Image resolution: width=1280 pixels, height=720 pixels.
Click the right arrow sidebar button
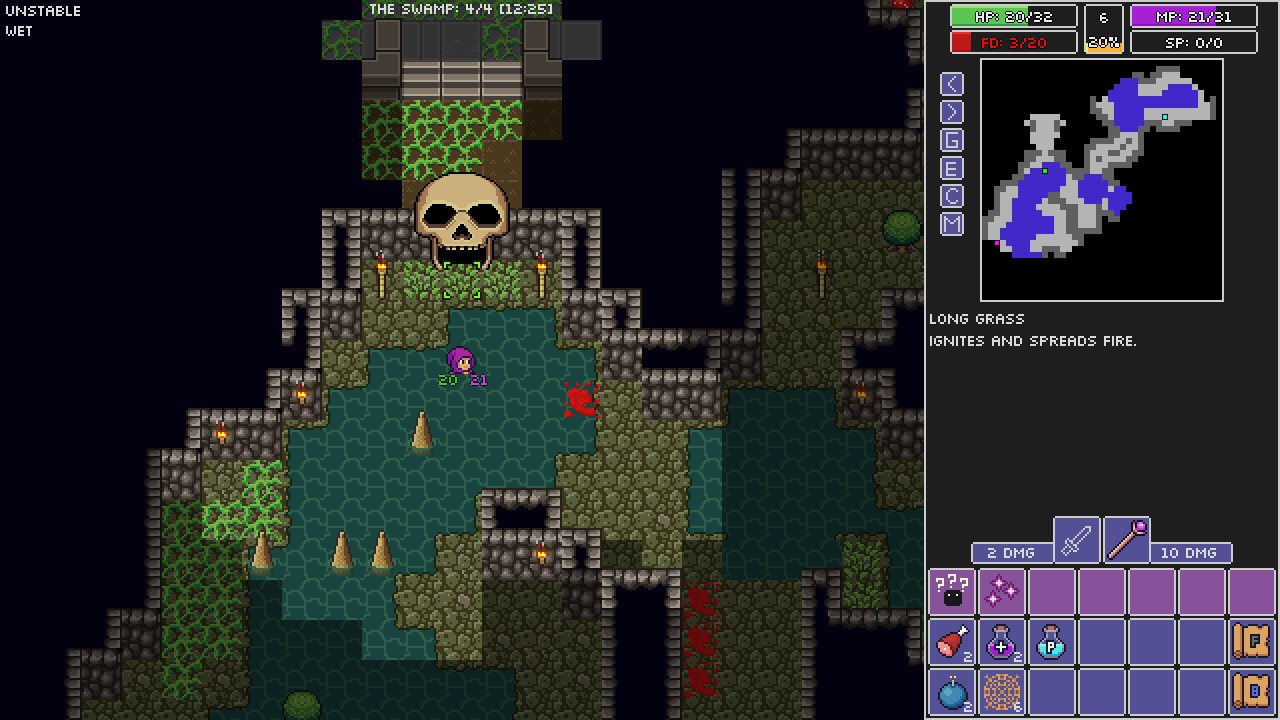coord(950,112)
